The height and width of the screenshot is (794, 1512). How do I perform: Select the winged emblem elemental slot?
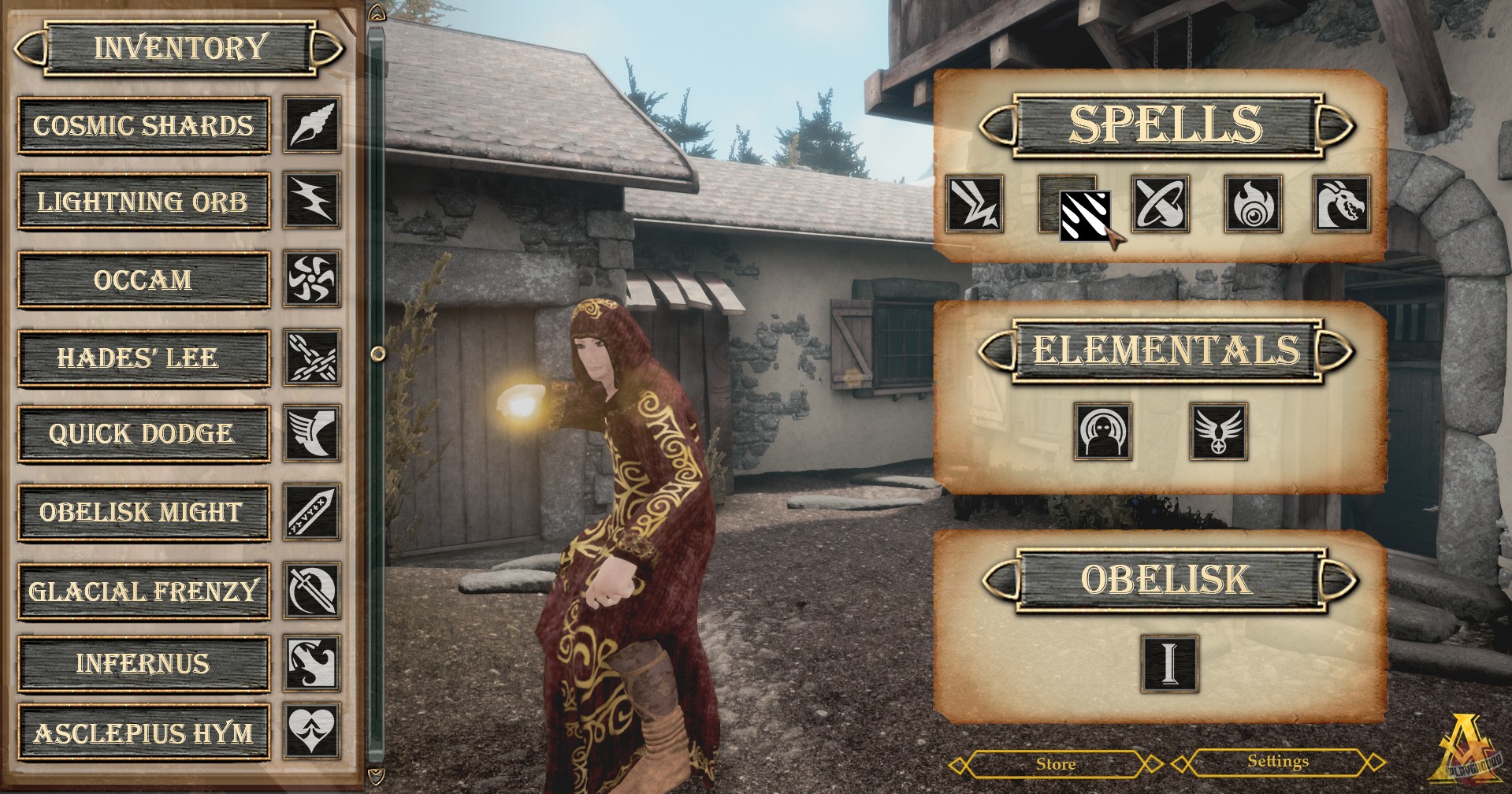(x=1218, y=431)
